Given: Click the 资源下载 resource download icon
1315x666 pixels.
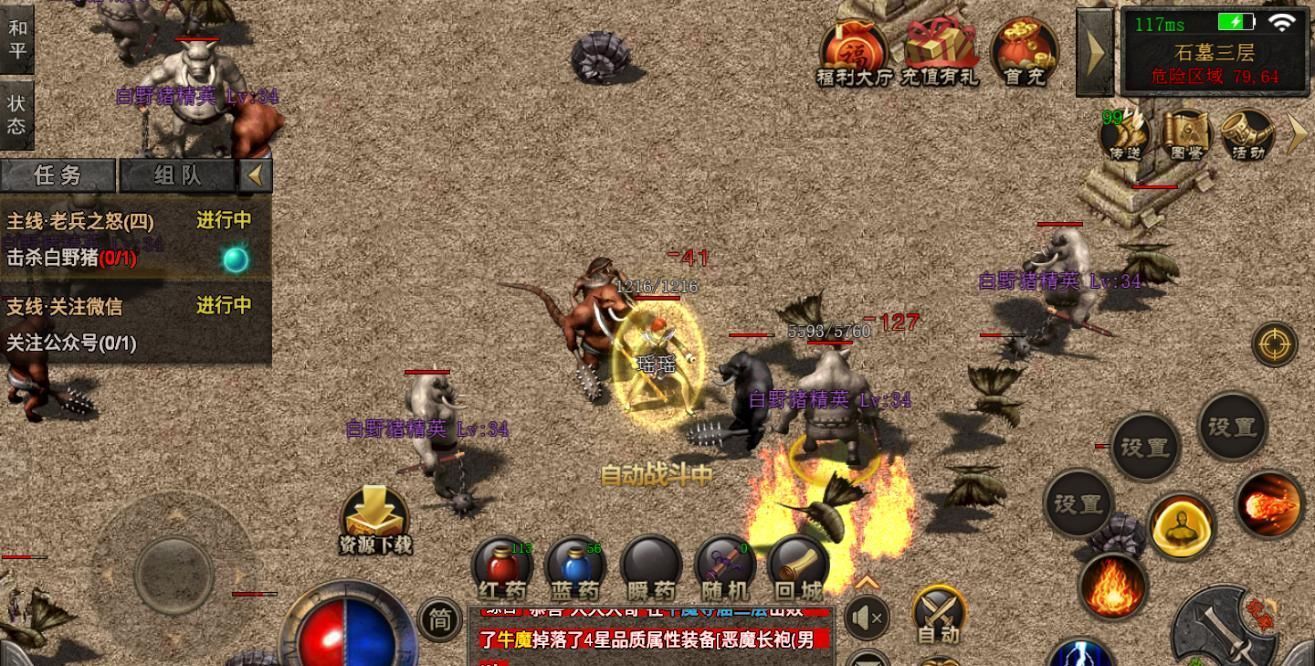Looking at the screenshot, I should point(375,520).
